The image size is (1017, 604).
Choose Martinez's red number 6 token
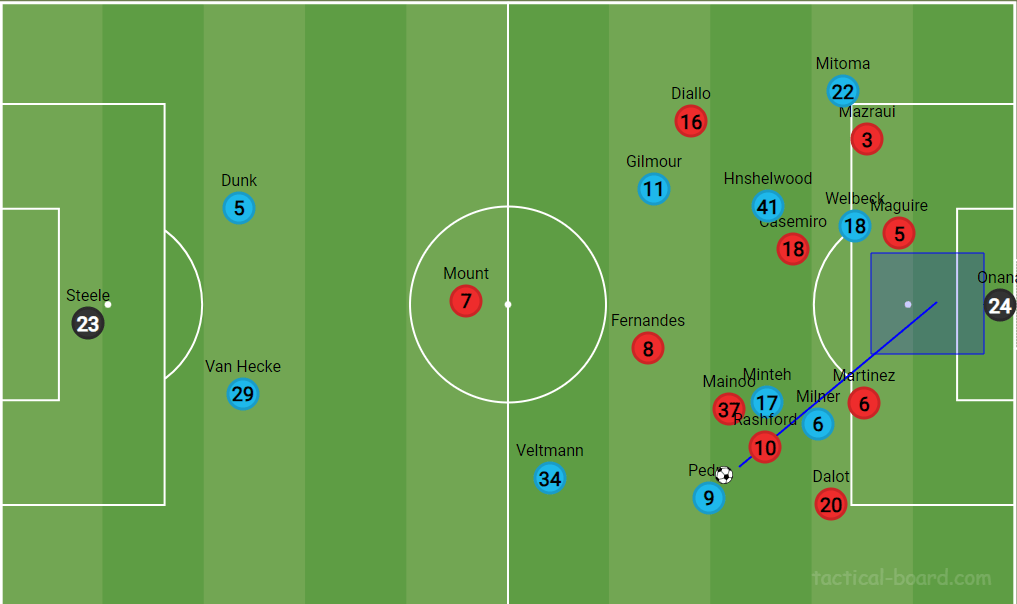tap(864, 403)
